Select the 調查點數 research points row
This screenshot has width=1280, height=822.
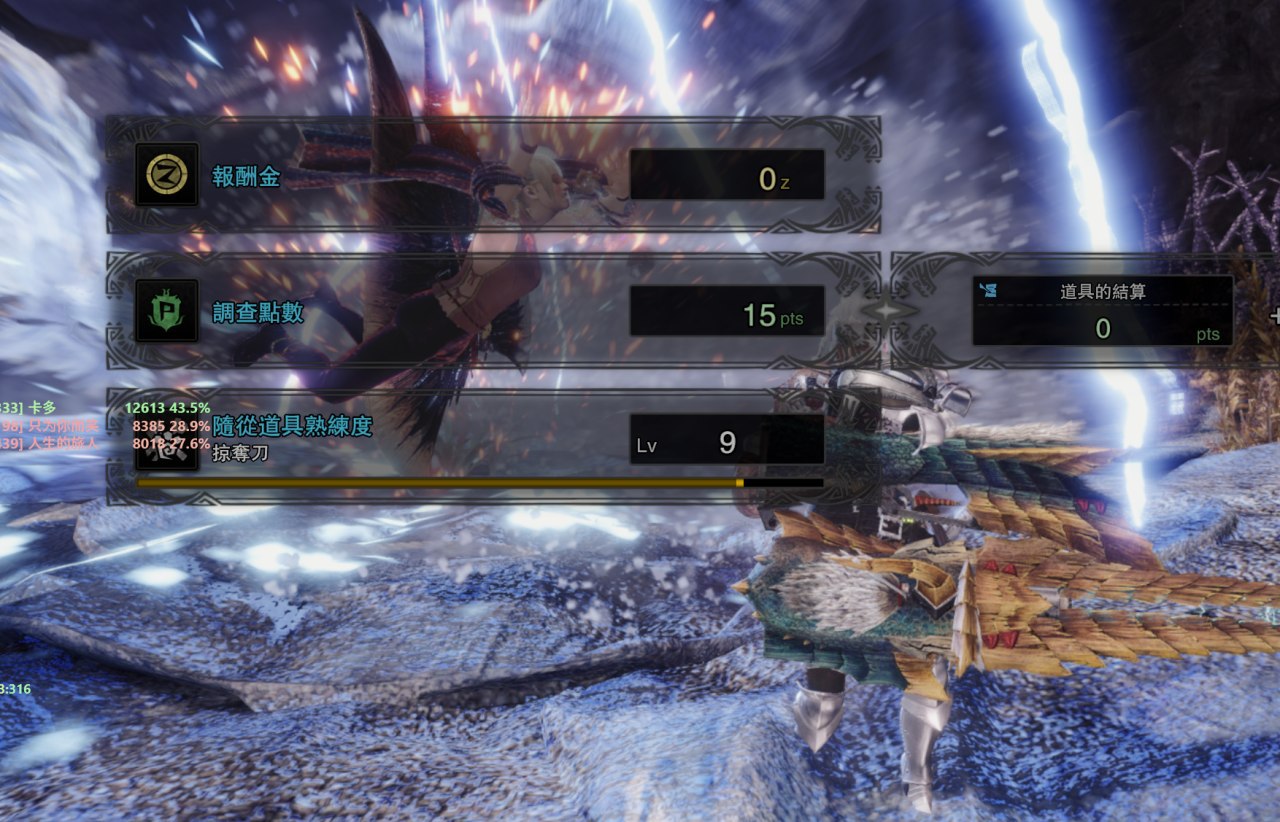pos(493,313)
